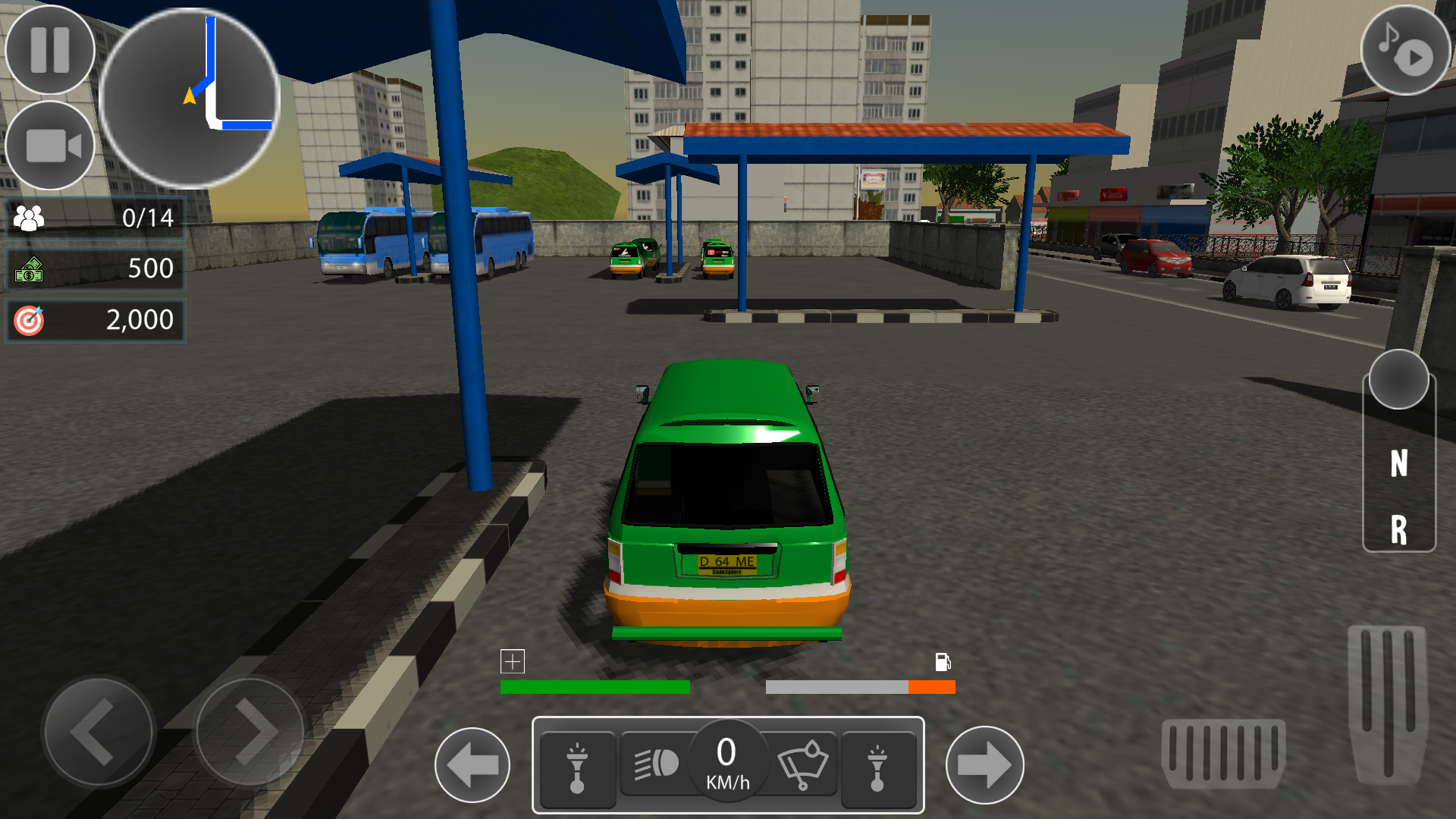
Task: Enable the right turn signal arrow
Action: coord(985,766)
